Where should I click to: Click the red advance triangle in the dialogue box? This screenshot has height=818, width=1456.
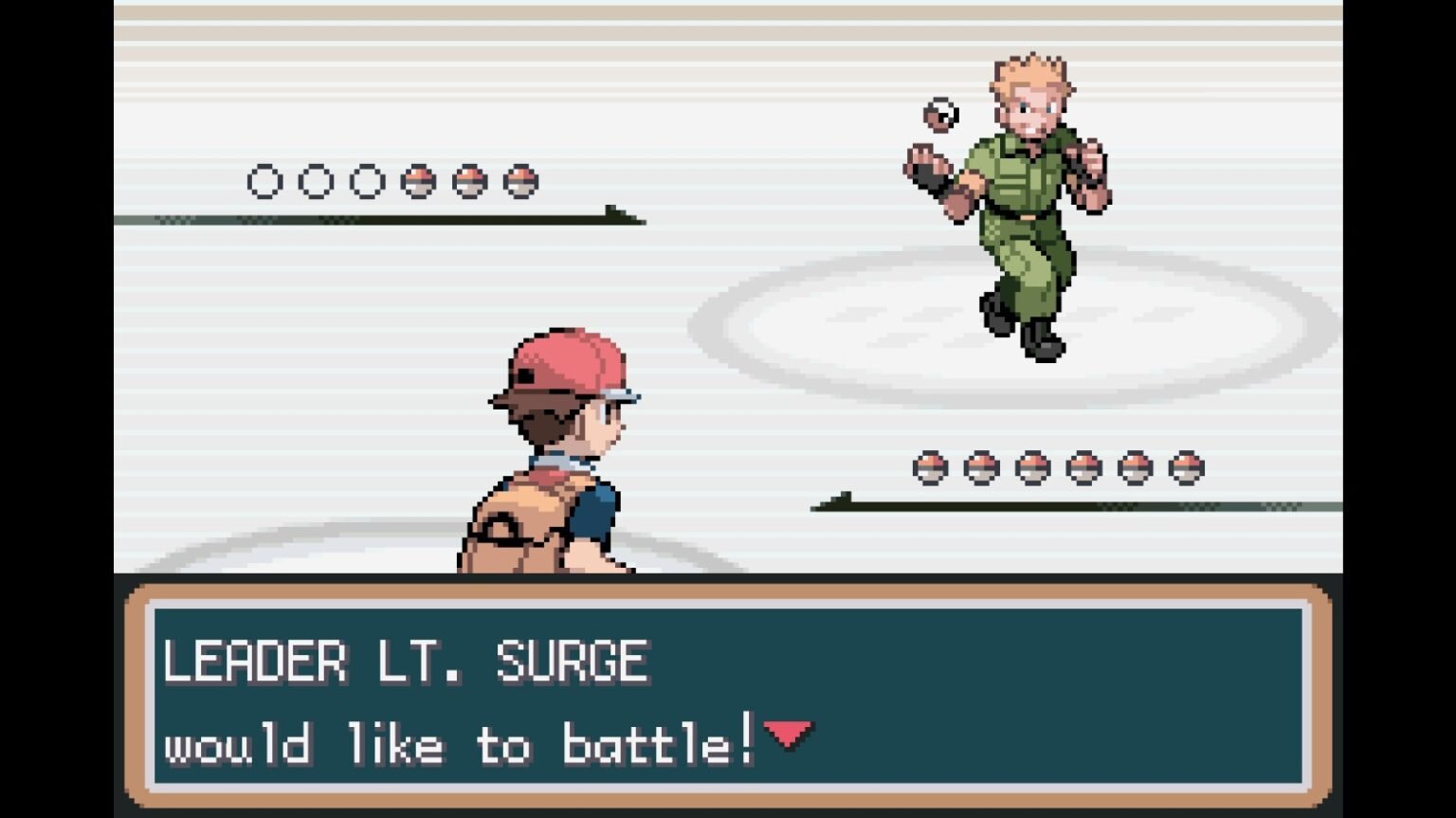(790, 734)
